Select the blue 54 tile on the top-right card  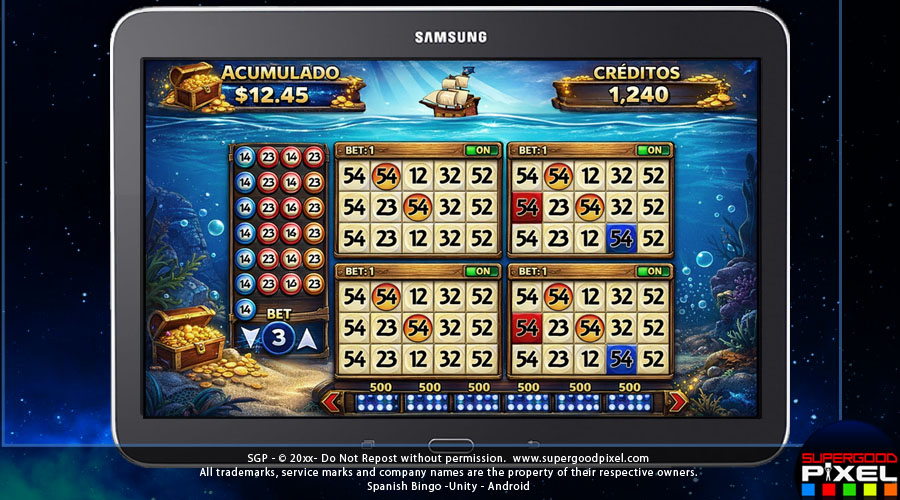pos(621,238)
